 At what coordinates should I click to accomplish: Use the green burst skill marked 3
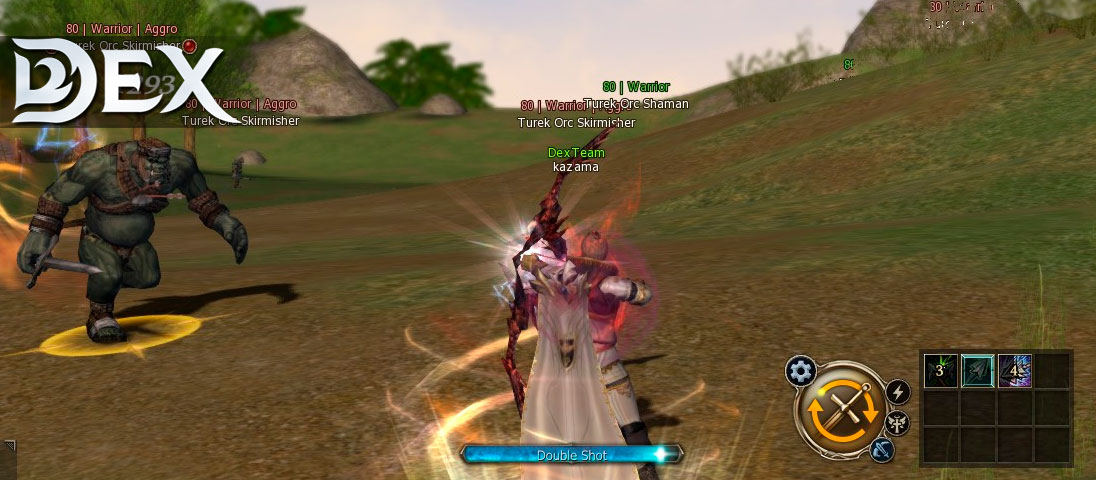[x=940, y=371]
